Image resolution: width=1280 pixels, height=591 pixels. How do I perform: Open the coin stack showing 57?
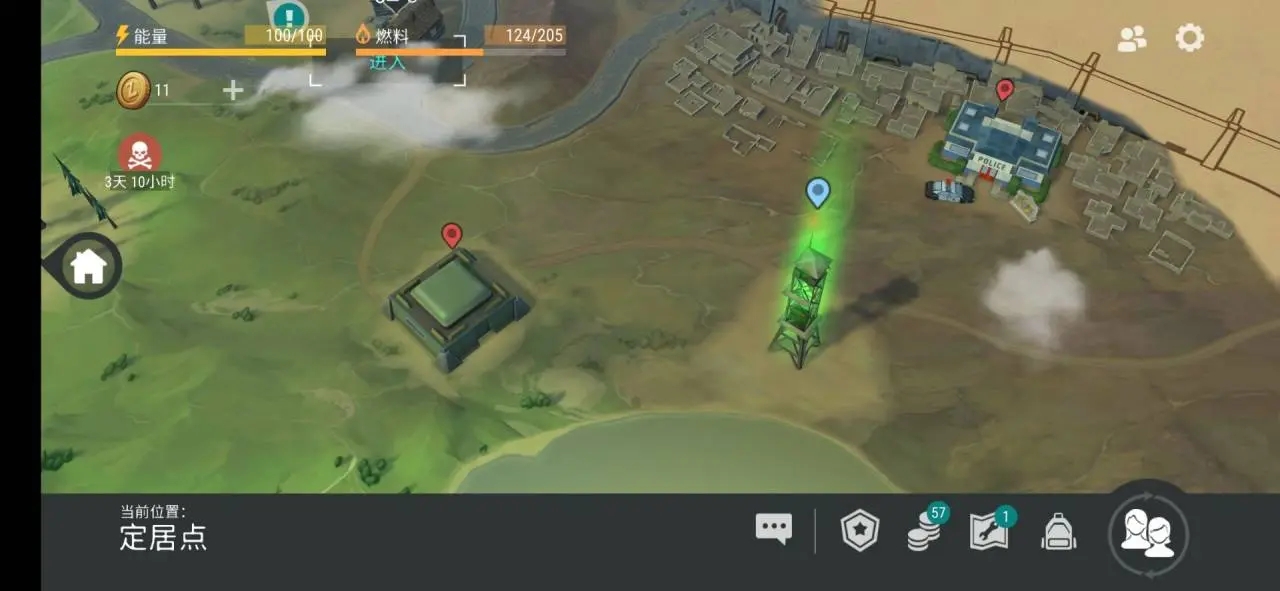pyautogui.click(x=924, y=530)
